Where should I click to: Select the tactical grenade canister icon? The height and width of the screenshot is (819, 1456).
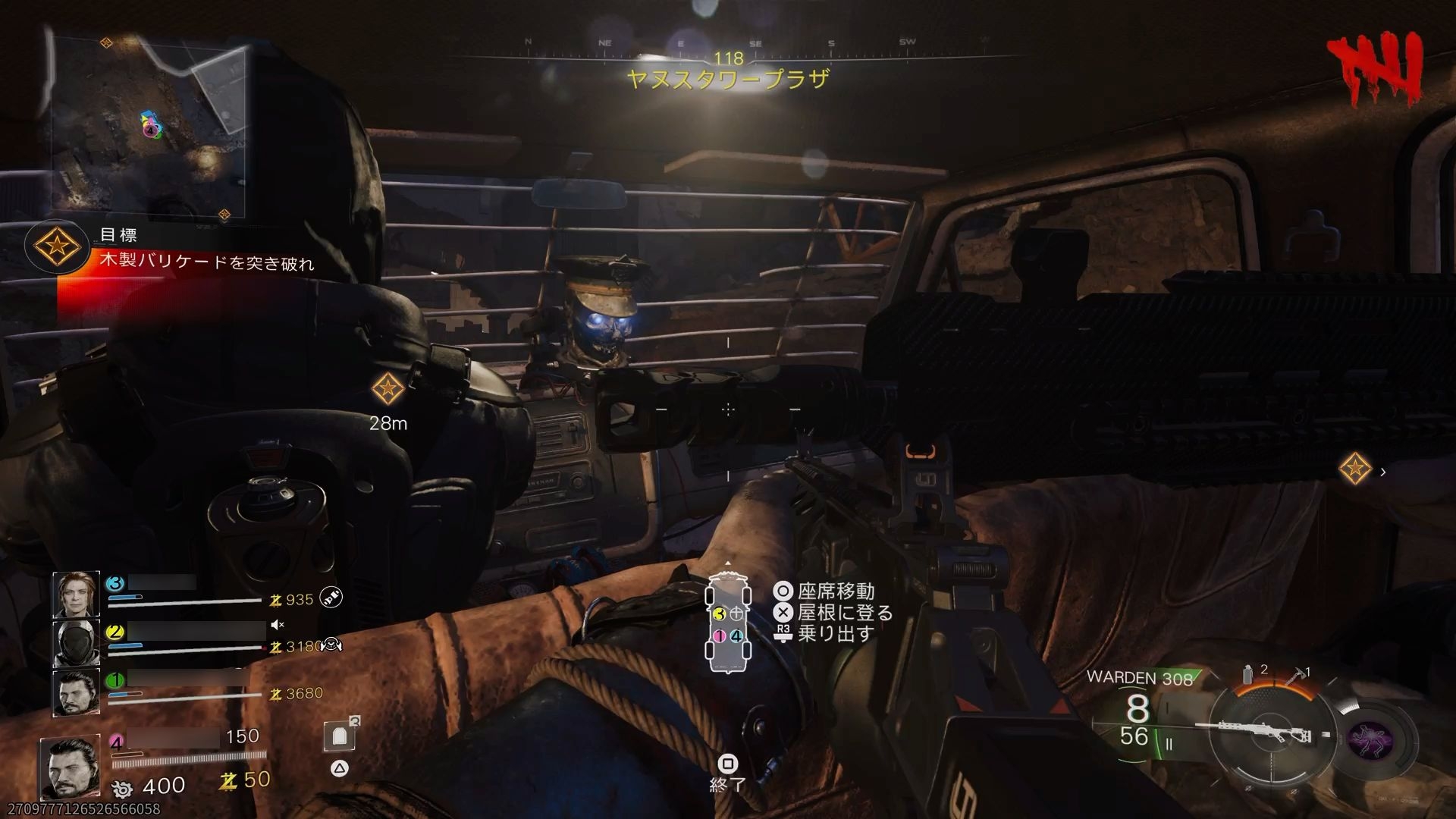coord(1248,674)
